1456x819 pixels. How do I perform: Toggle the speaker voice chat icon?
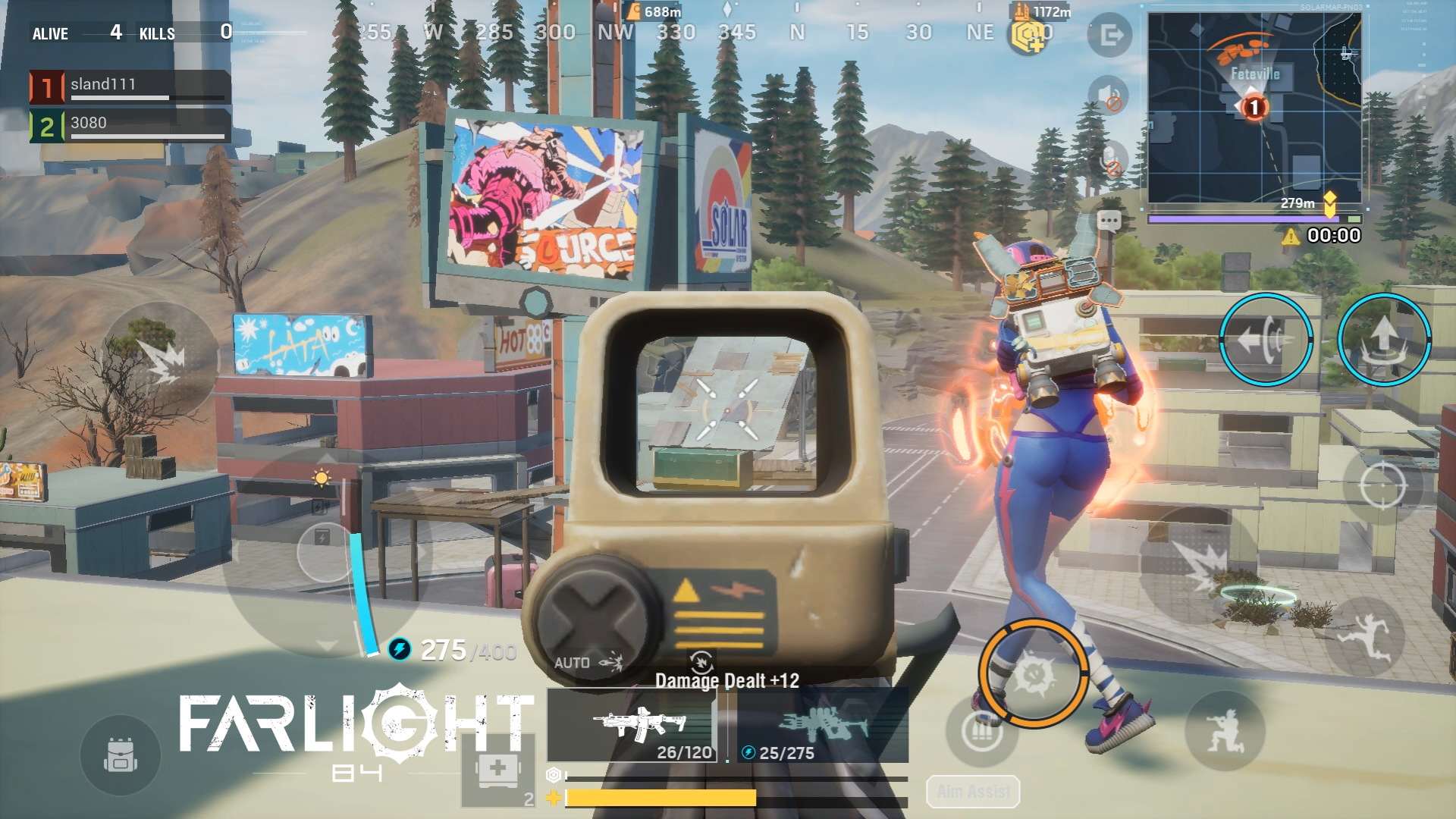click(1108, 96)
